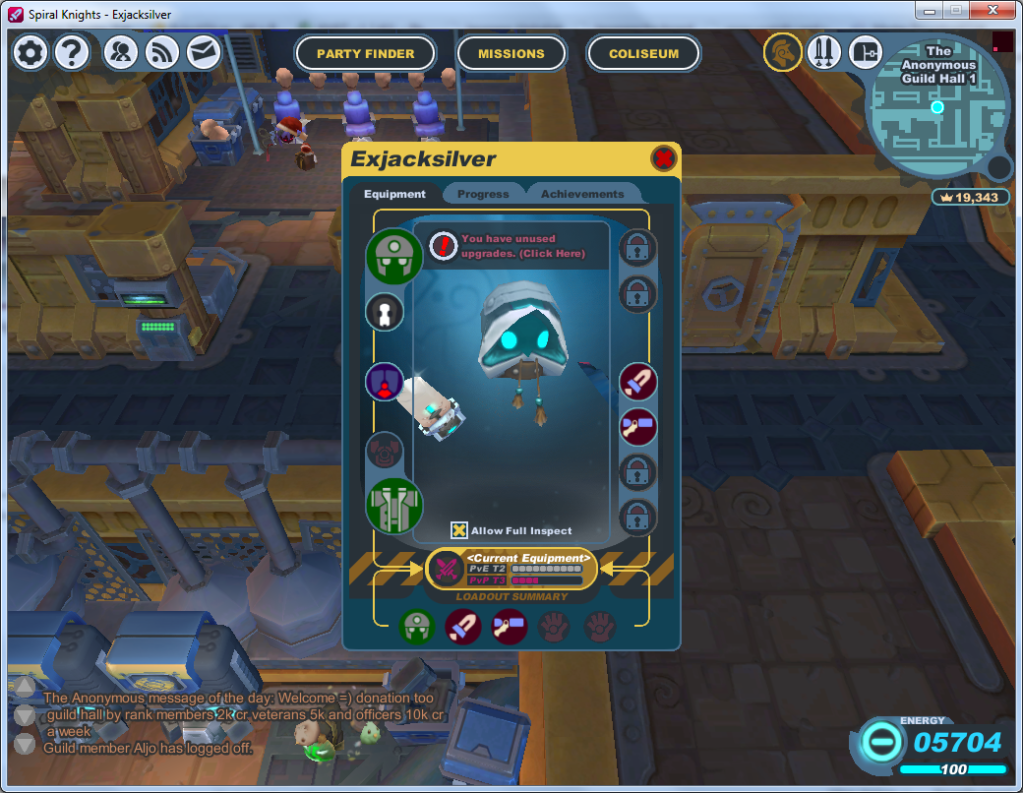Open the Current Equipment loadout selector
The image size is (1023, 793).
(x=512, y=569)
